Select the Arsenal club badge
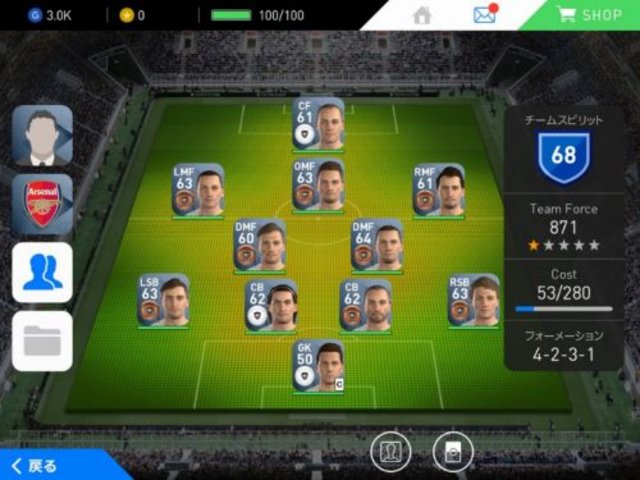The height and width of the screenshot is (480, 640). pyautogui.click(x=42, y=204)
